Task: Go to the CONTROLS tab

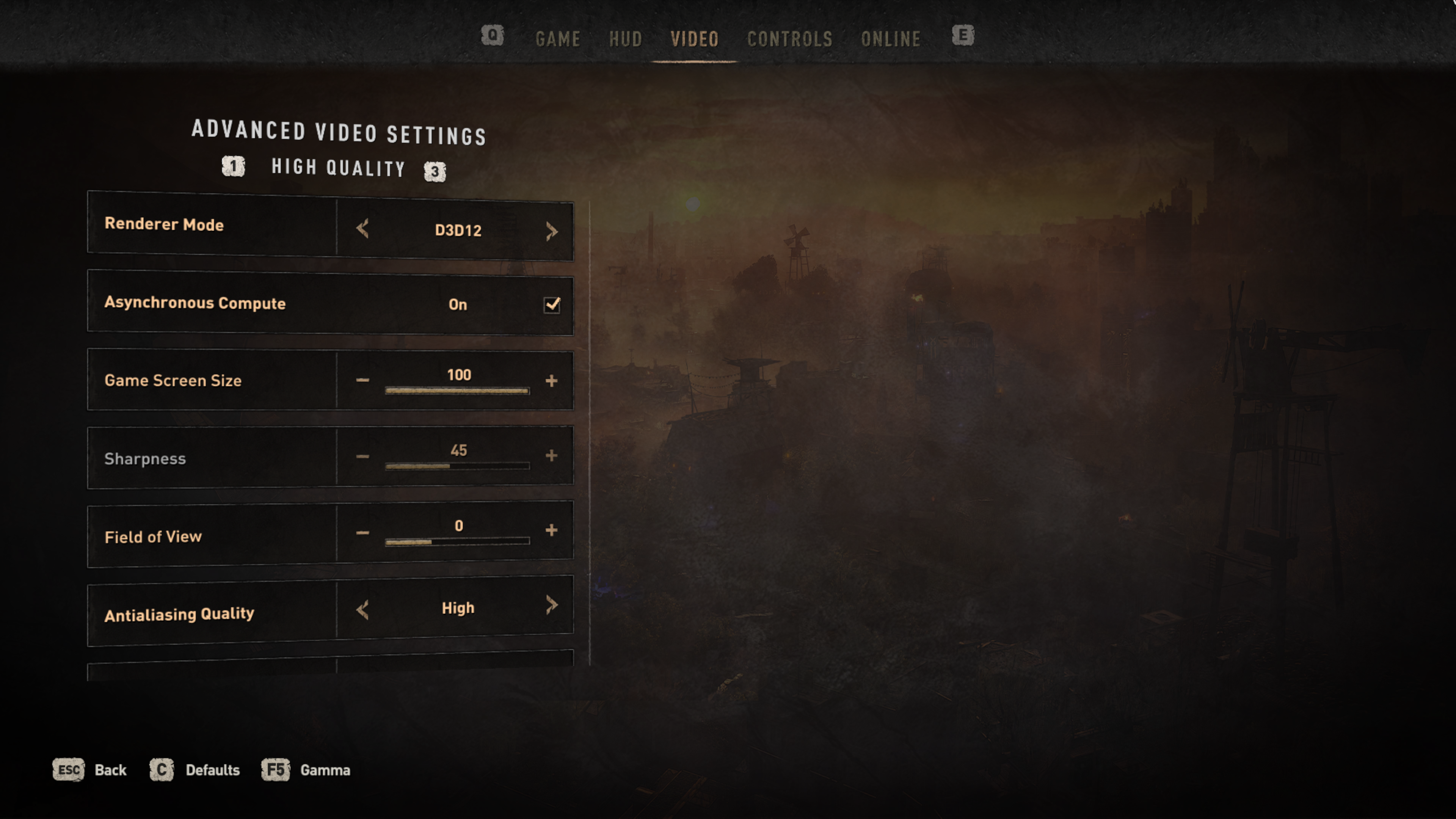Action: pos(789,39)
